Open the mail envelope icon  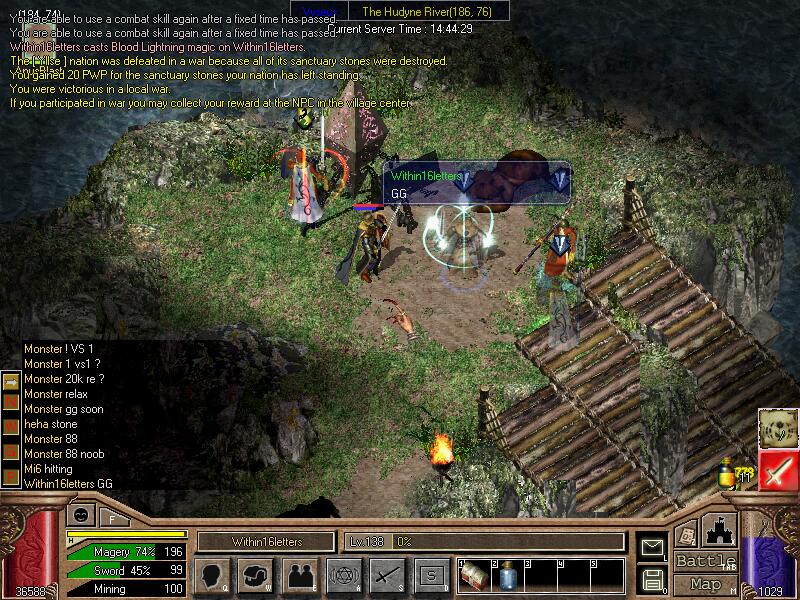coord(653,547)
